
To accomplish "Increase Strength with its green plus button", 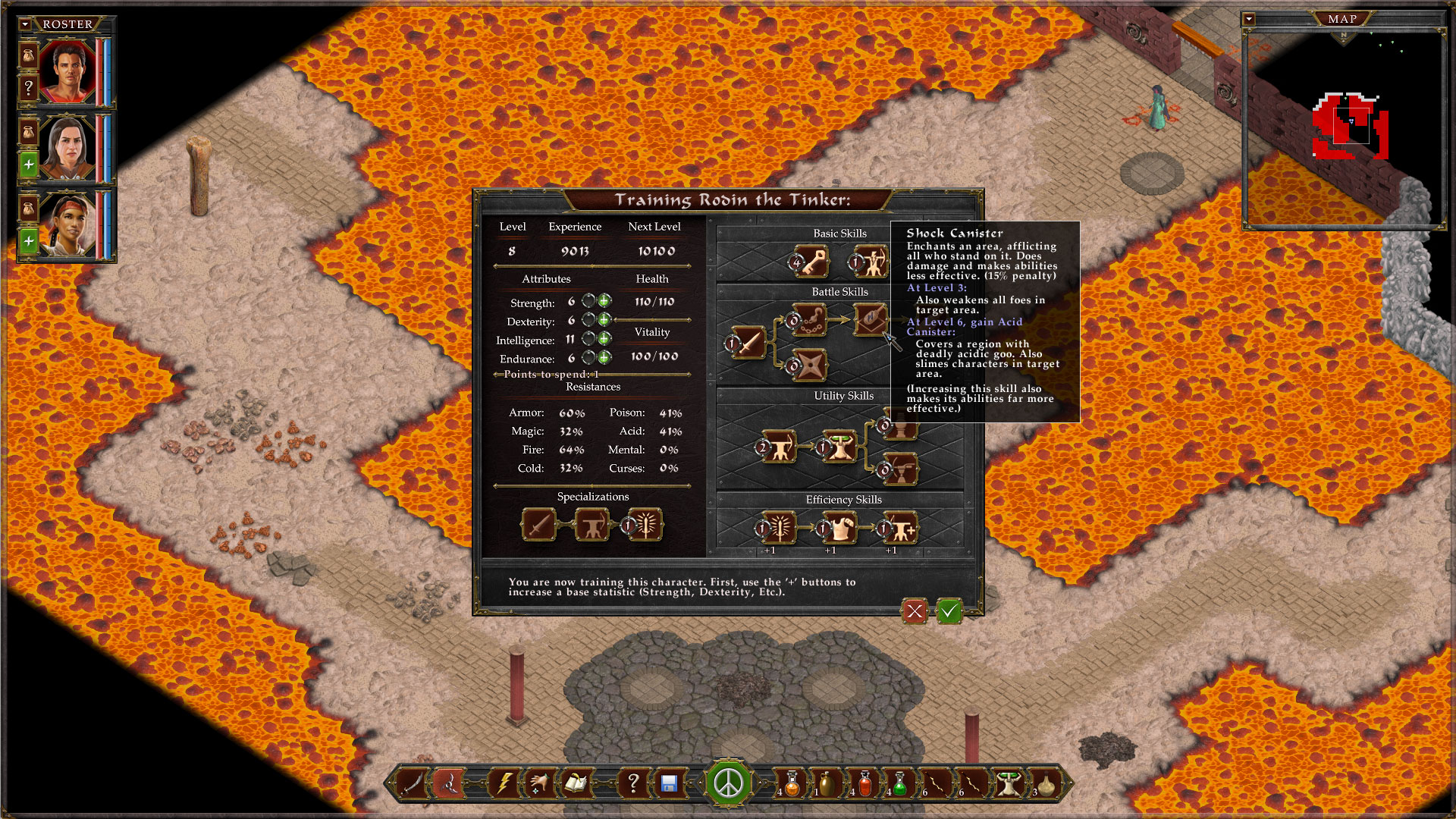I will pyautogui.click(x=604, y=302).
